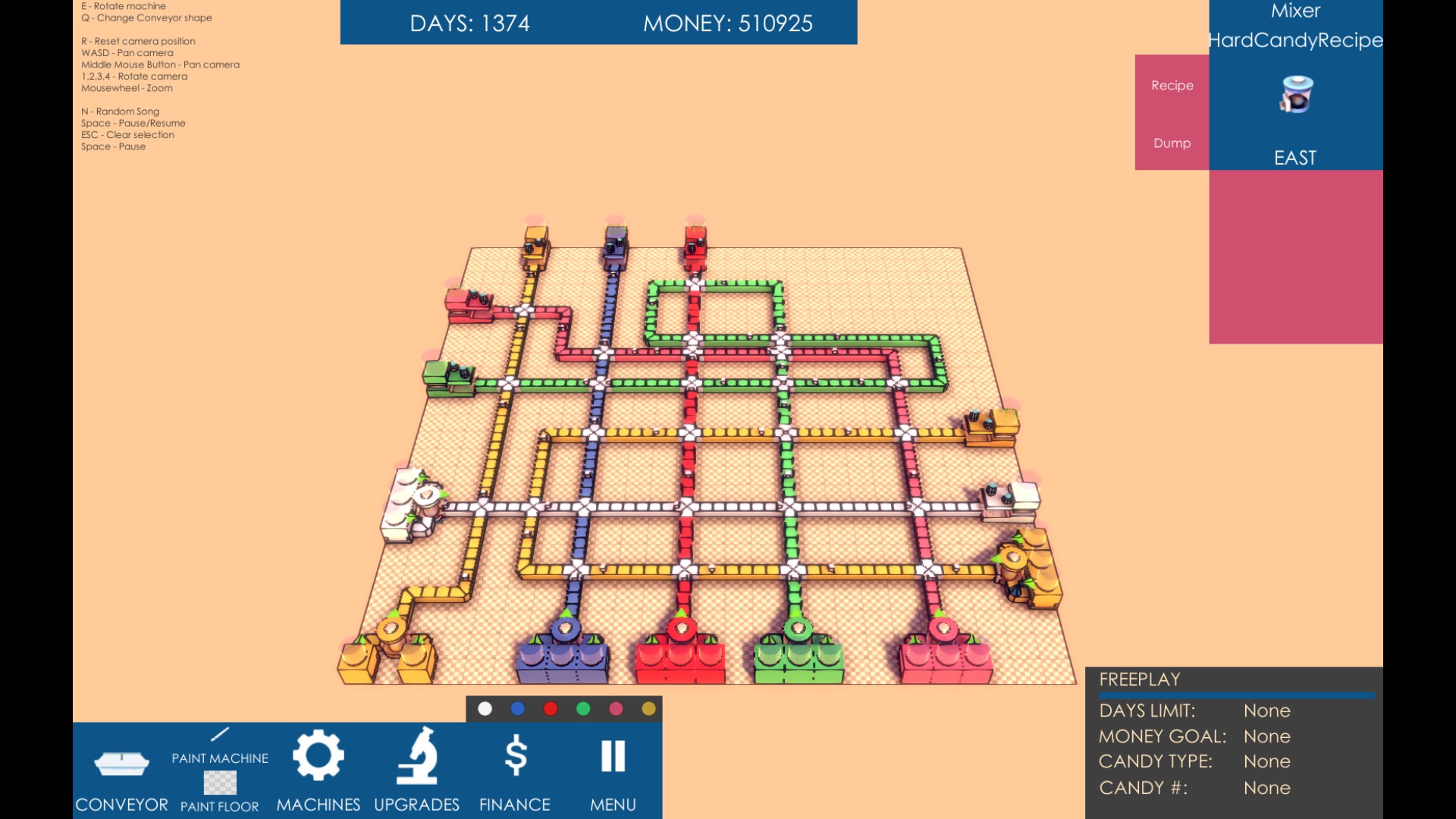Open the Machines panel
This screenshot has height=819, width=1456.
(x=319, y=766)
